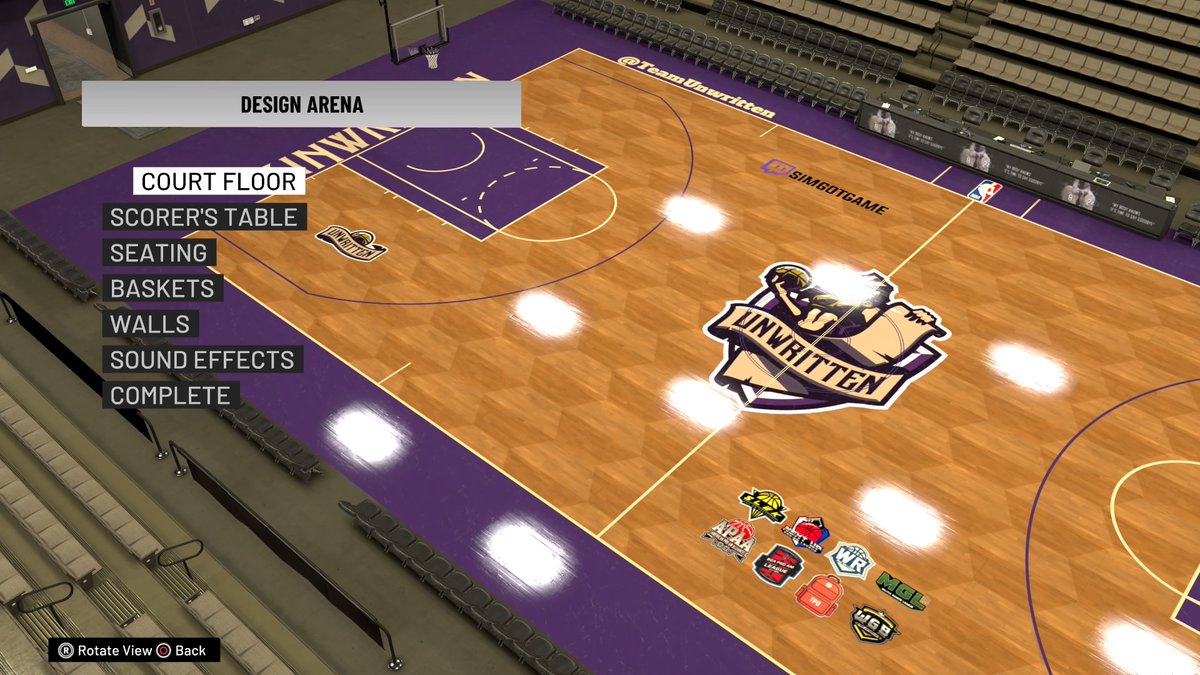This screenshot has height=675, width=1200.
Task: Select Sound Effects in the arena menu
Action: coord(202,360)
